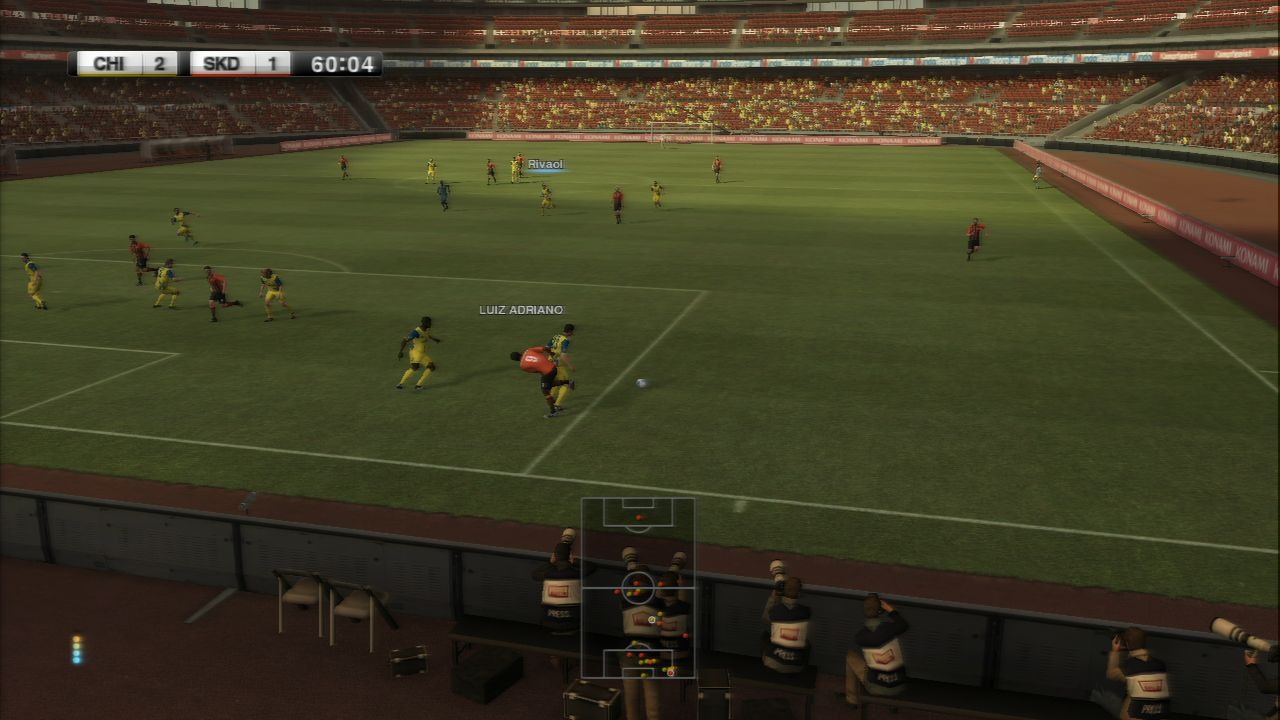
Task: Click CHI's score of 2
Action: click(161, 62)
